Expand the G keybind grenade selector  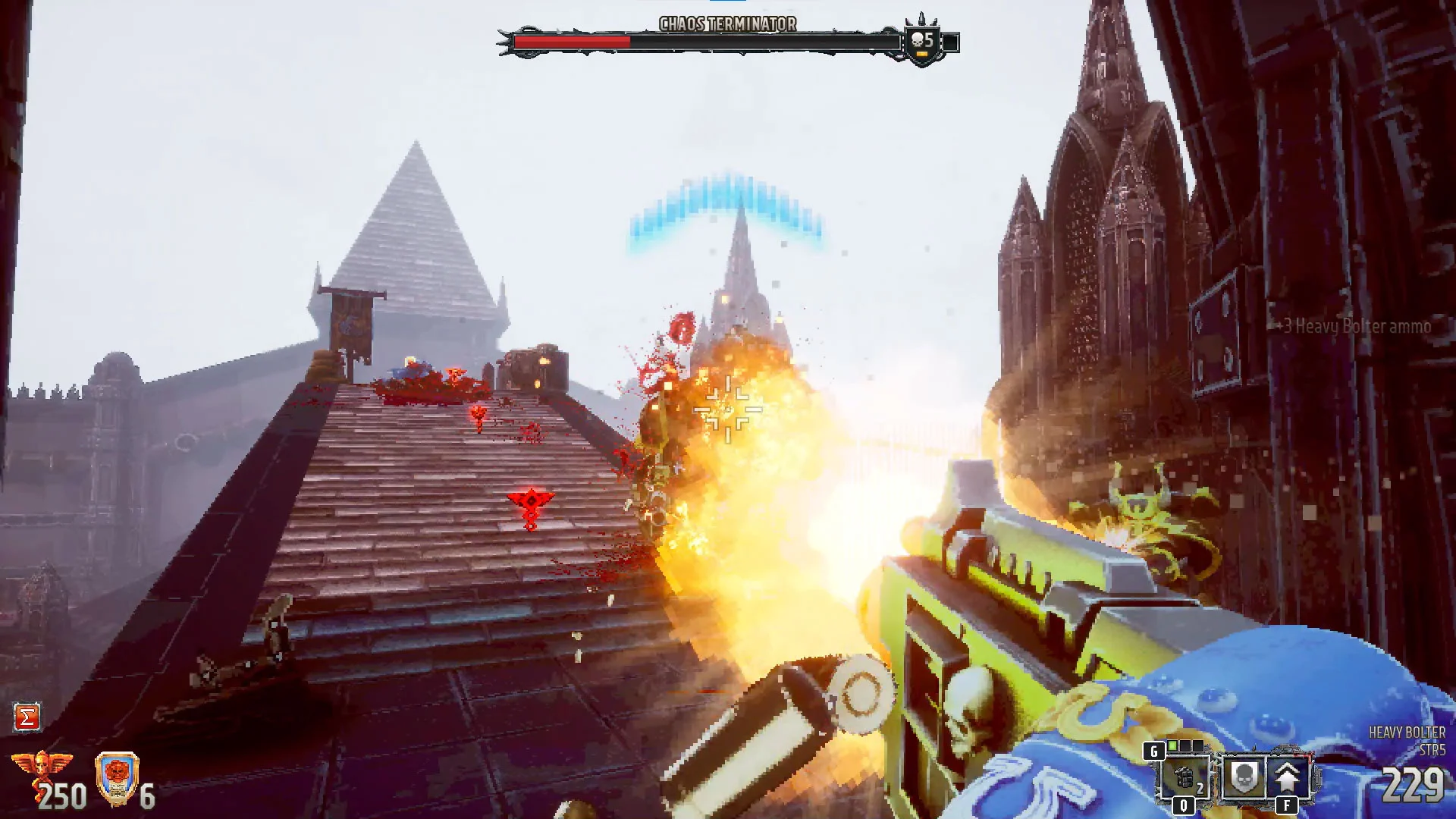[x=1154, y=751]
